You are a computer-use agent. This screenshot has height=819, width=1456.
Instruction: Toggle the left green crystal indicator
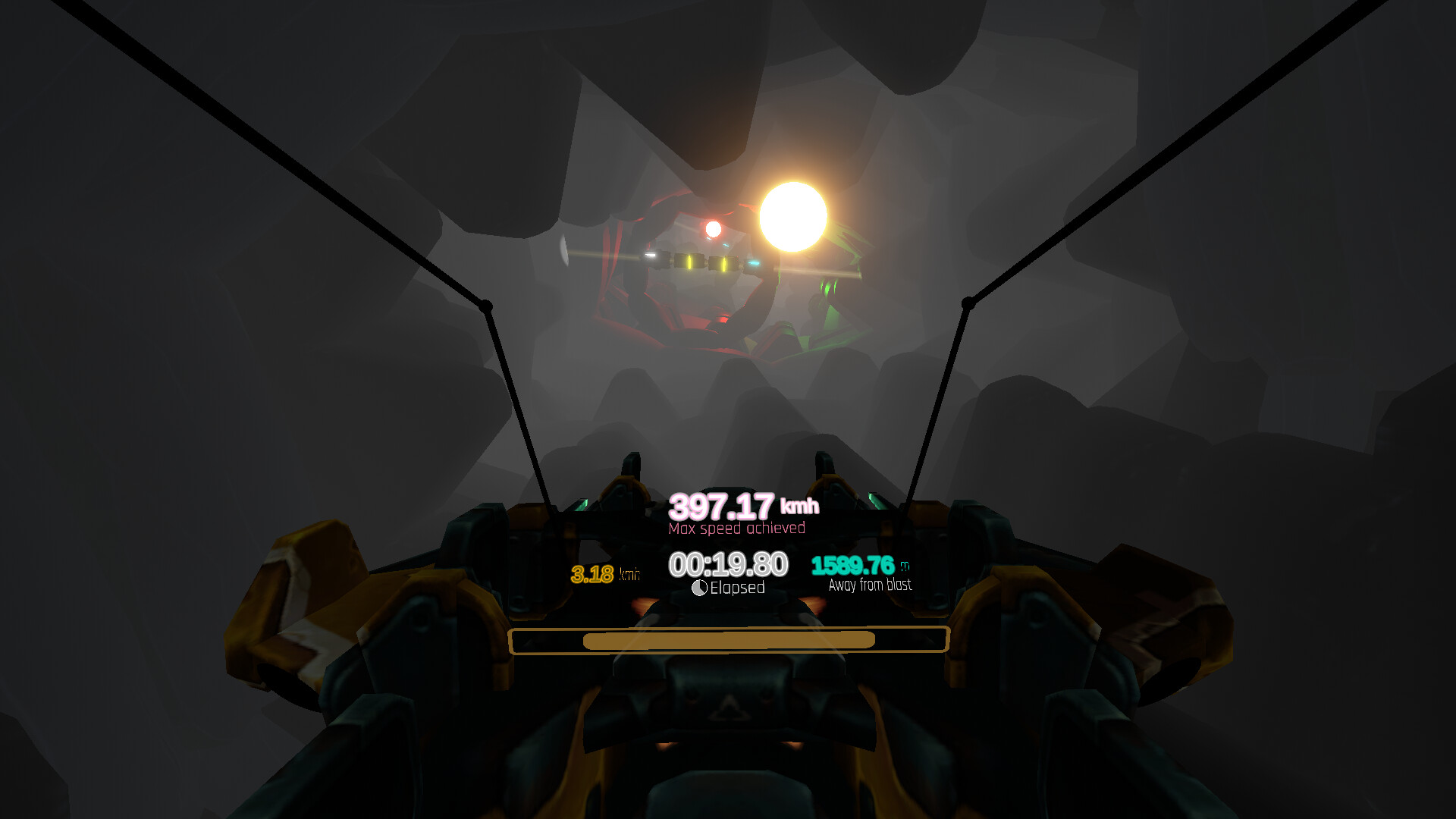pos(581,504)
